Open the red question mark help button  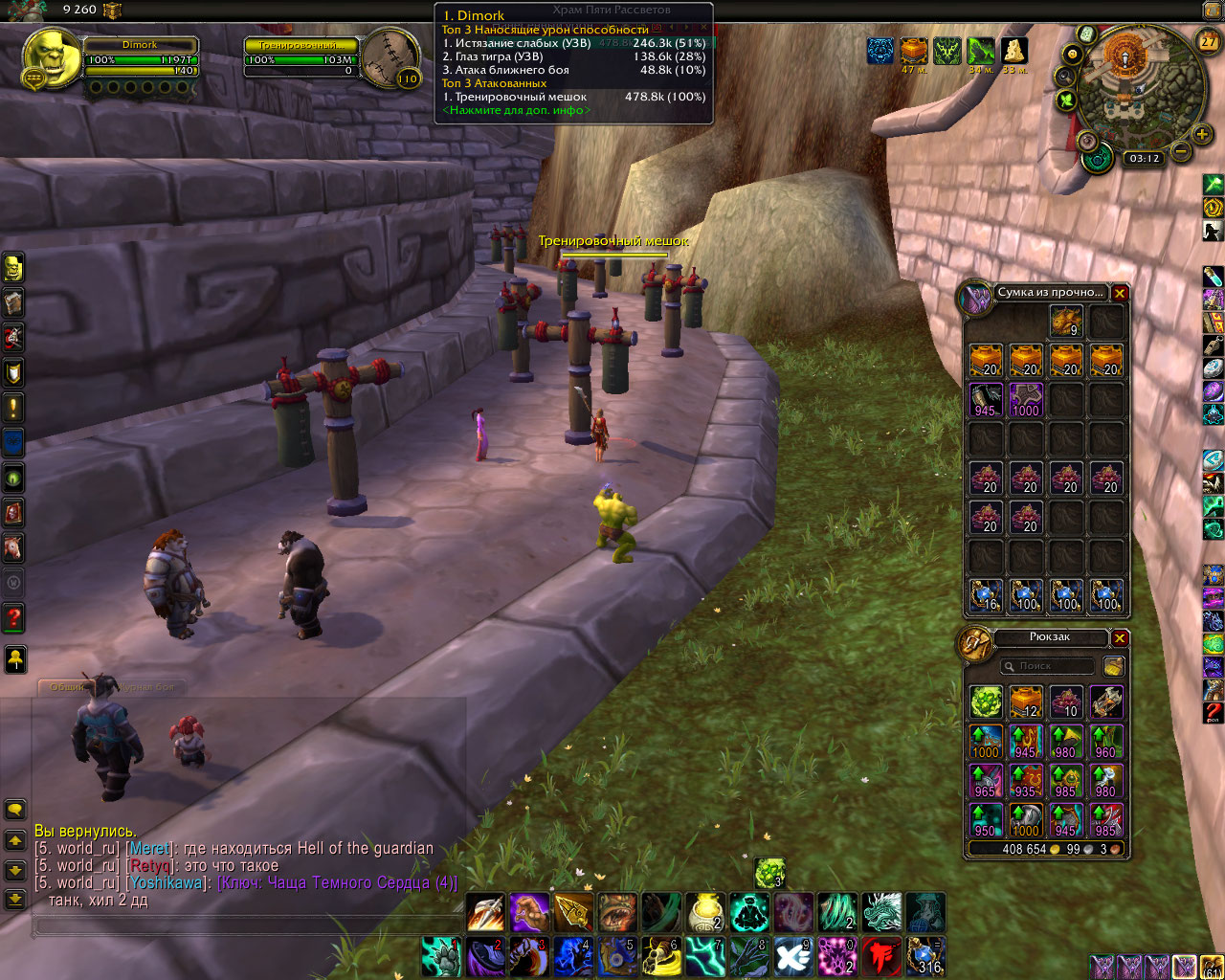tap(14, 617)
